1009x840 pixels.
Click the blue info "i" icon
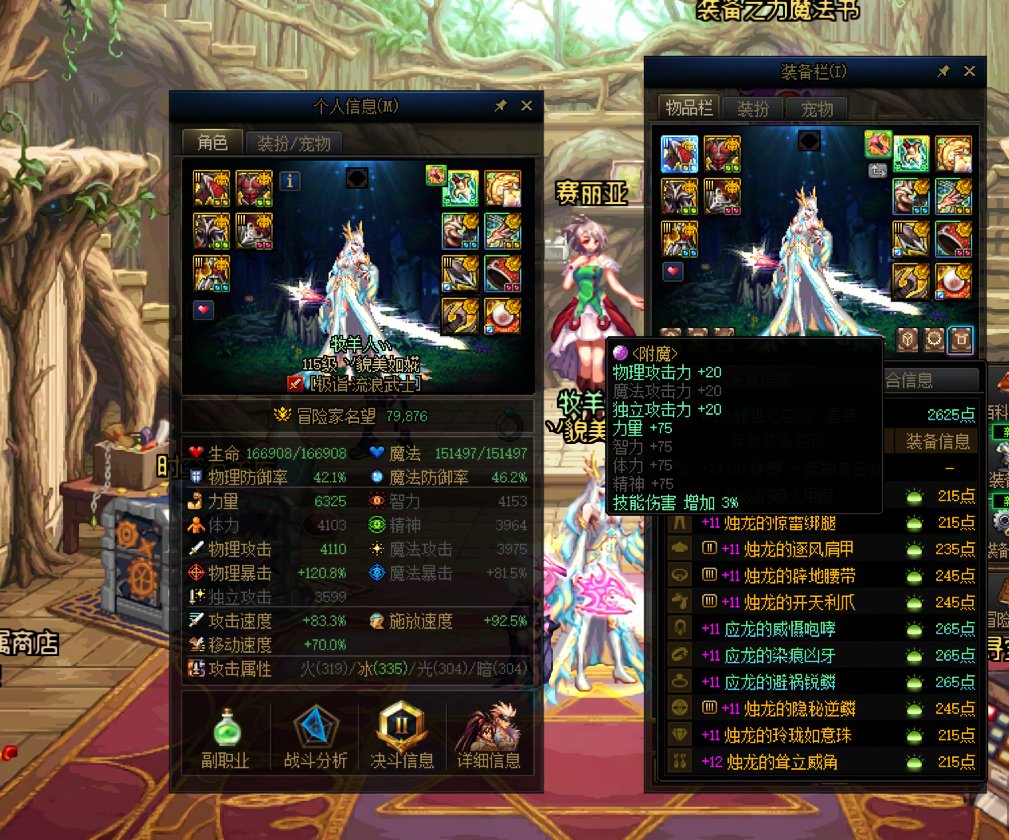290,181
